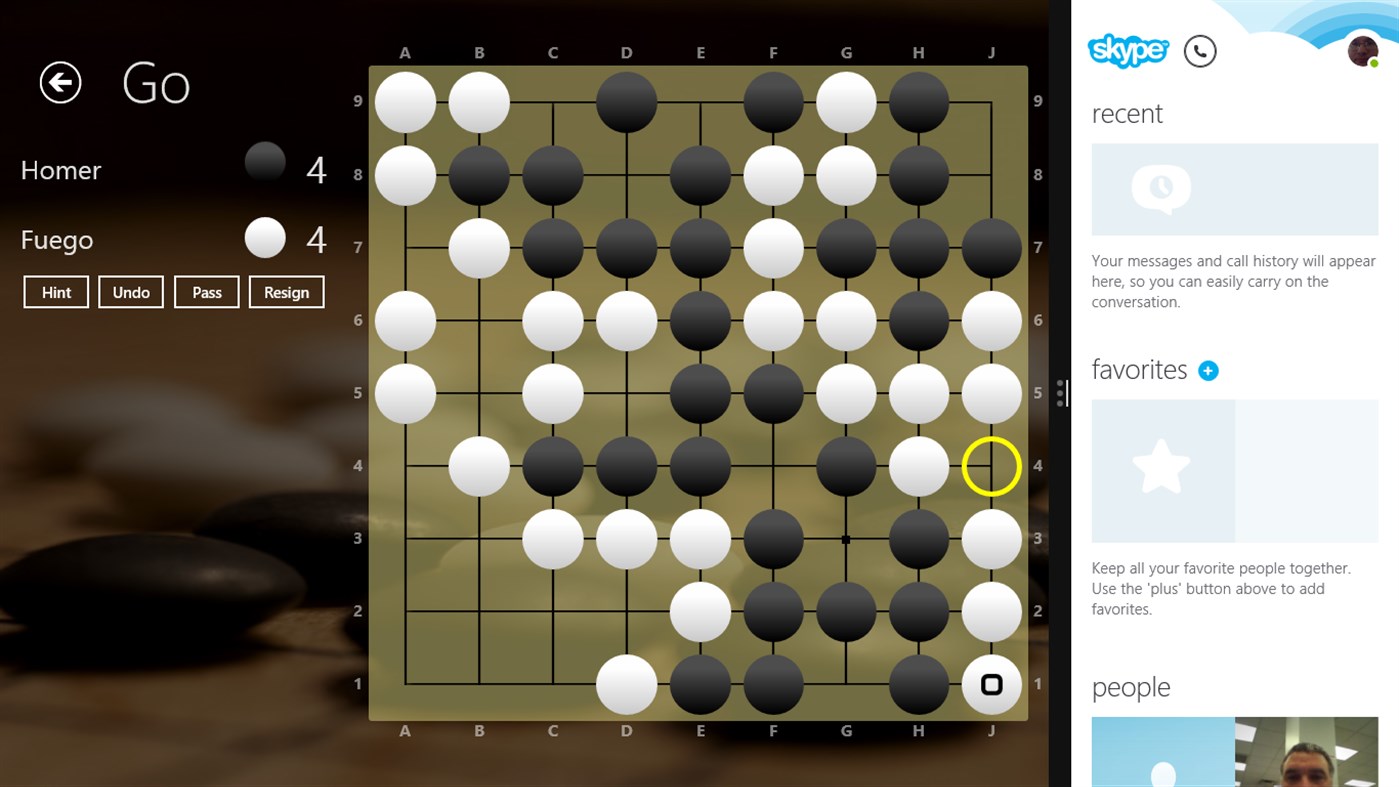This screenshot has width=1399, height=787.
Task: Resign the current game
Action: point(286,292)
